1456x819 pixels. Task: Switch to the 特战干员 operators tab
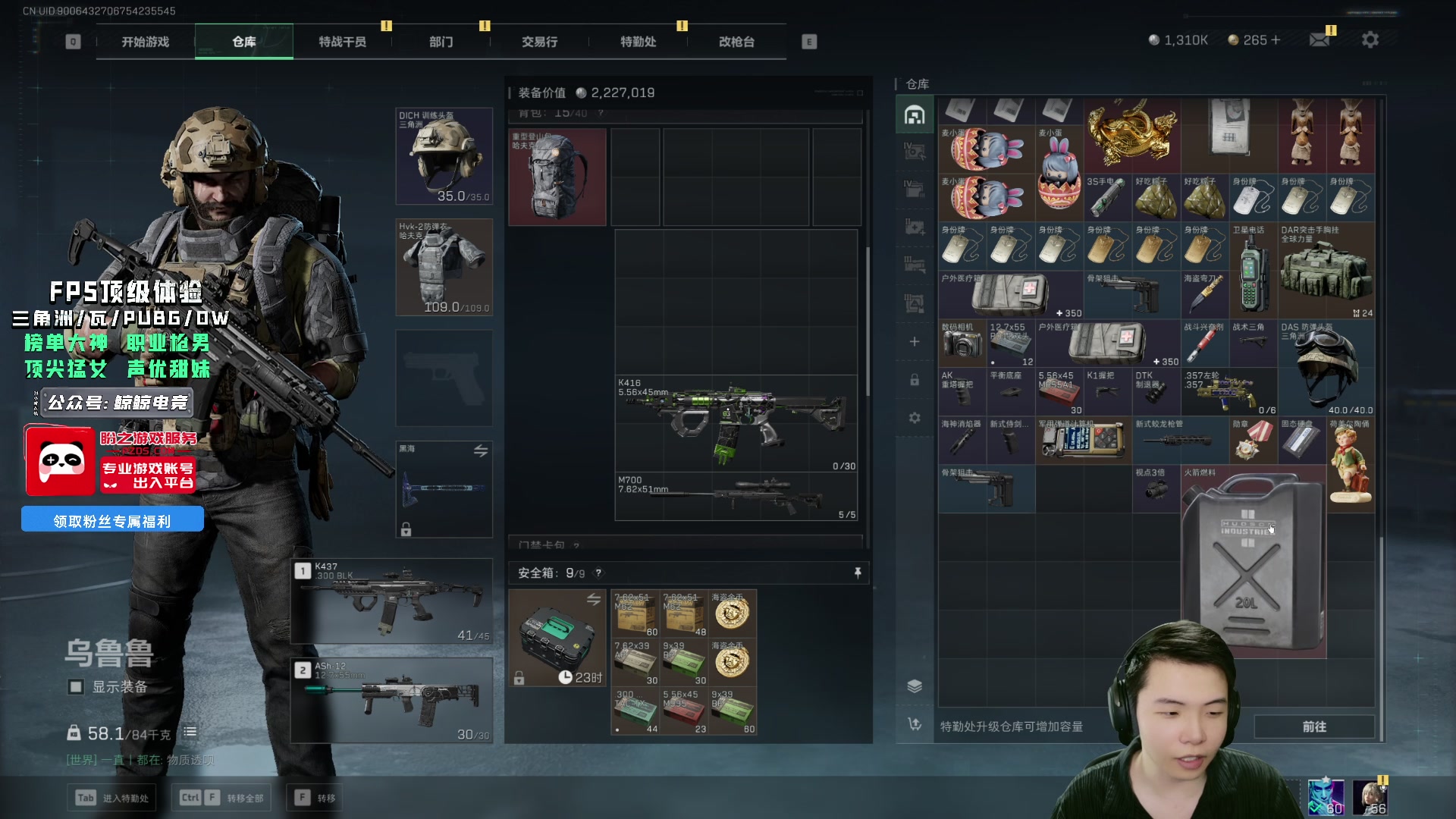pos(342,42)
